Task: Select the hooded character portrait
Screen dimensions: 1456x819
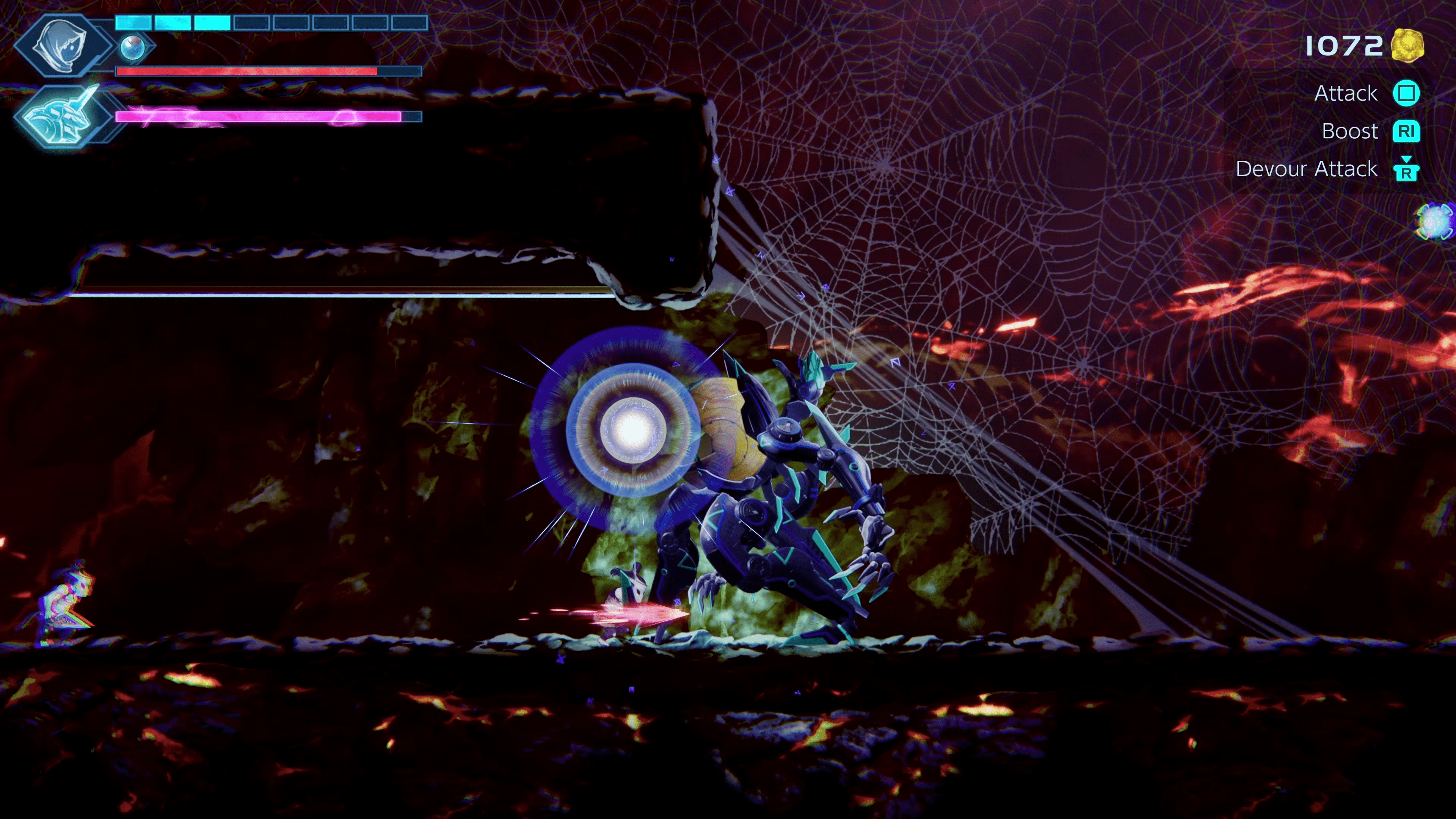Action: tap(61, 45)
